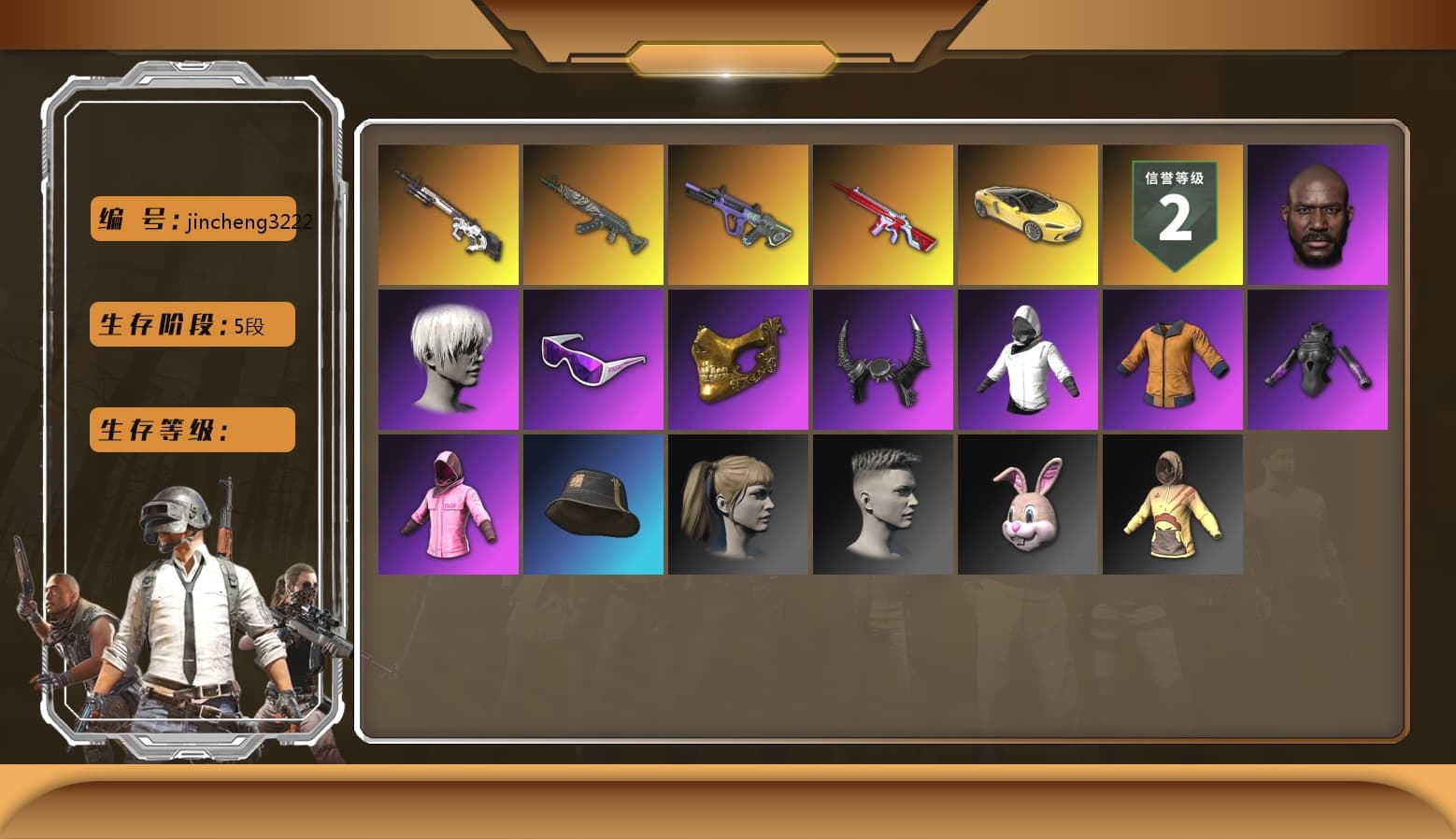
Task: Select the yellow sports car item
Action: click(1028, 214)
